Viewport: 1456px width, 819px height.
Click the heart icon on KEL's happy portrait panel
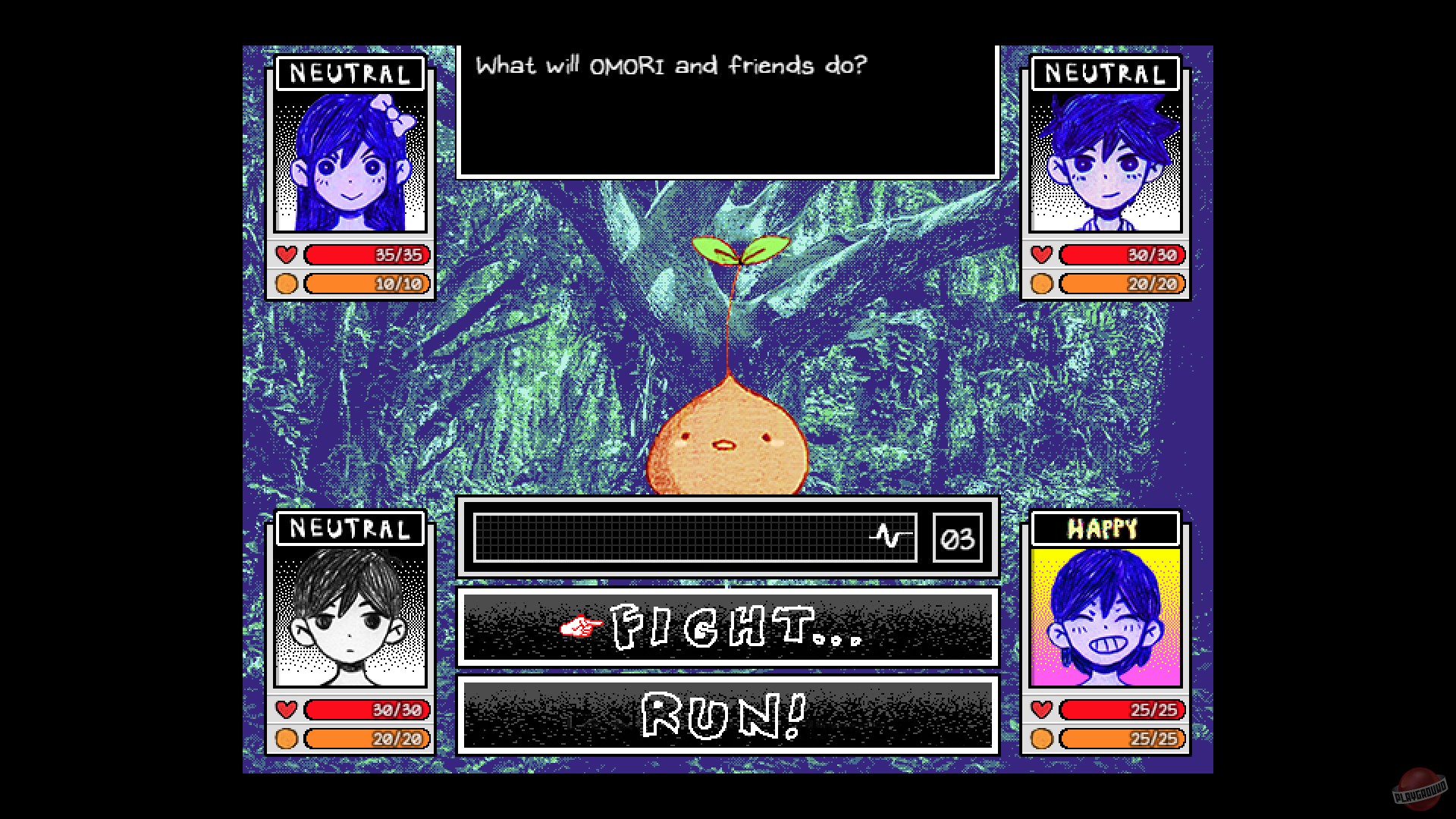1043,710
